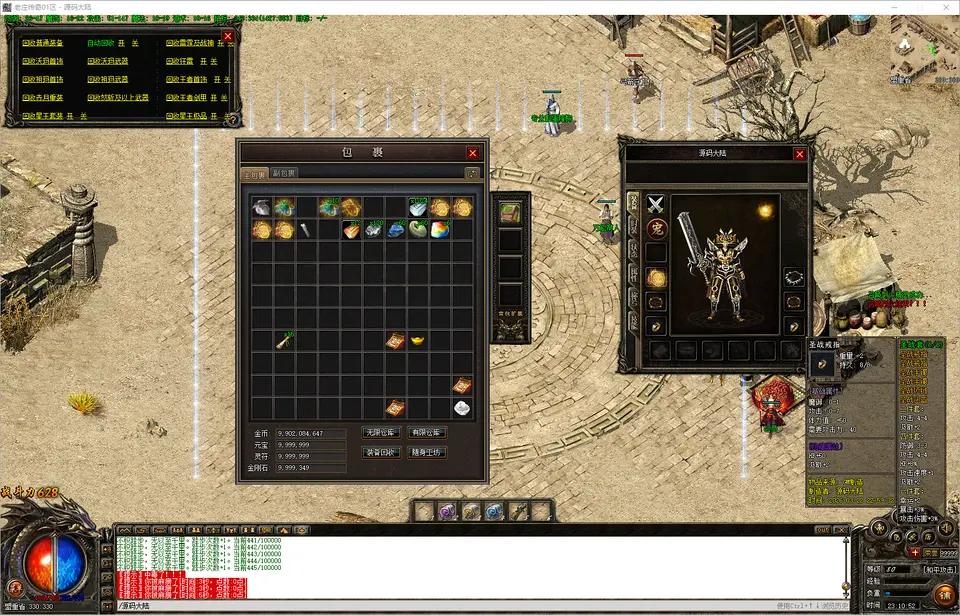Close the 包裹 inventory window

tap(472, 153)
